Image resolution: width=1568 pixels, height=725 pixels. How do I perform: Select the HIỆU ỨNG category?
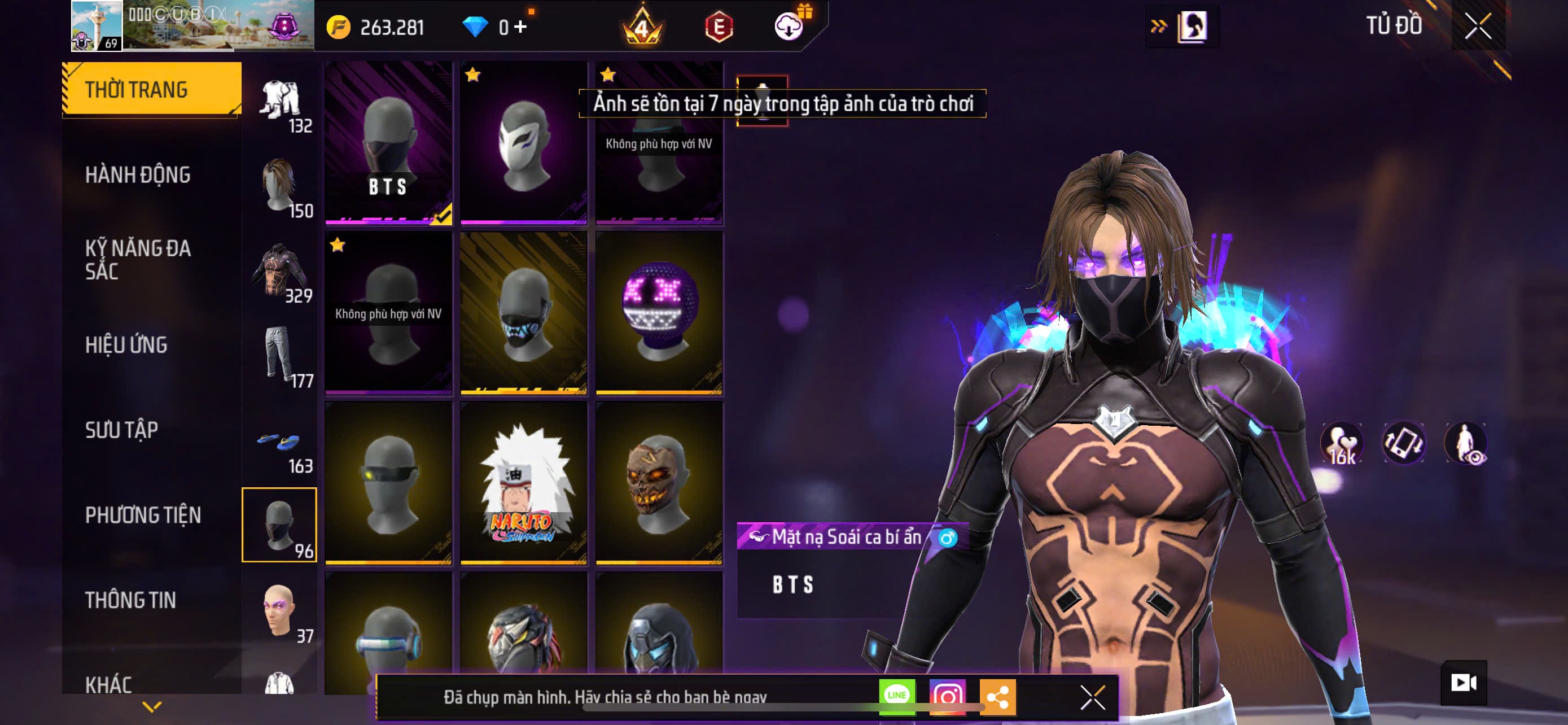126,344
